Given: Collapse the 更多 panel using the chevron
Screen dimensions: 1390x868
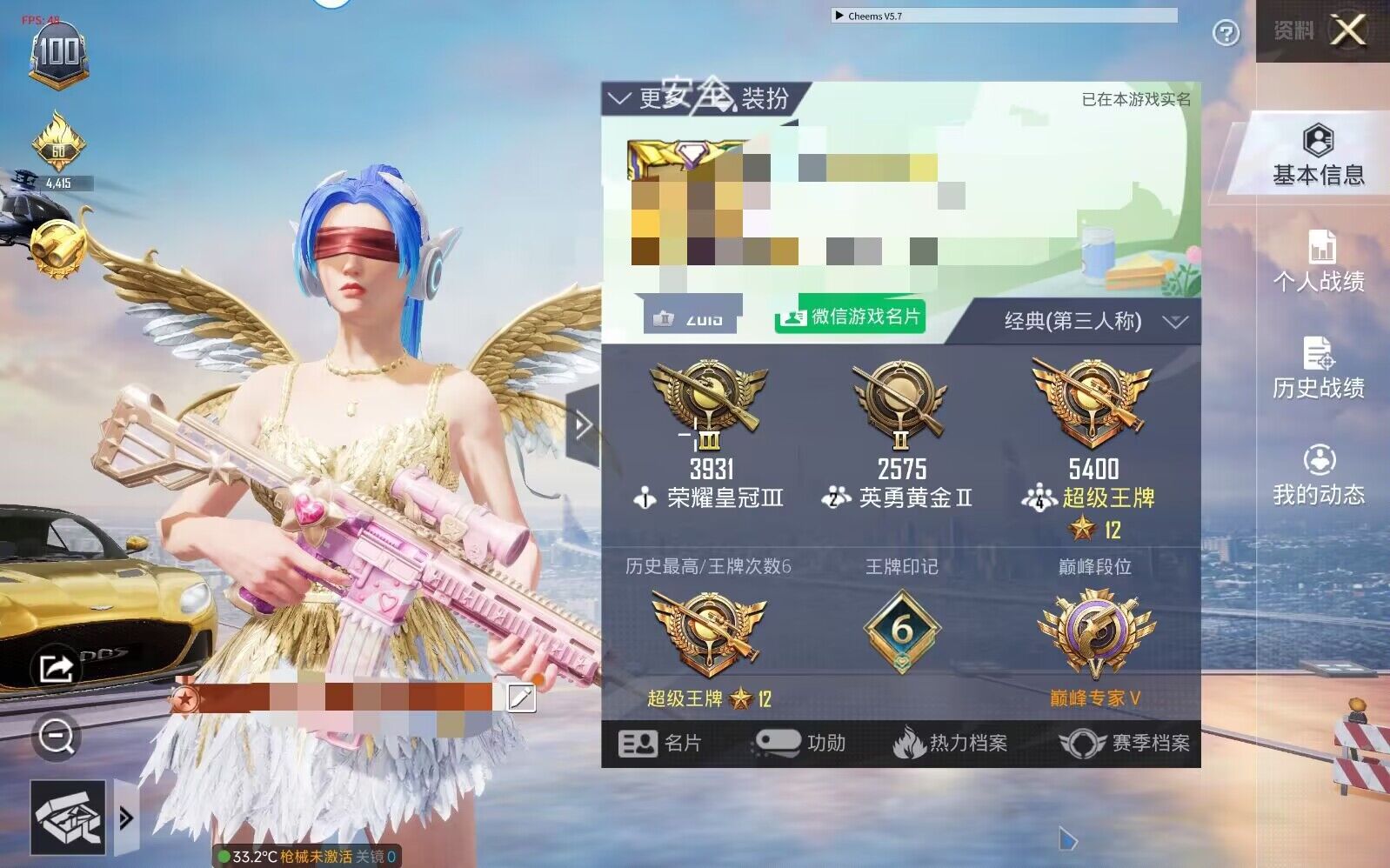Looking at the screenshot, I should pos(621,97).
